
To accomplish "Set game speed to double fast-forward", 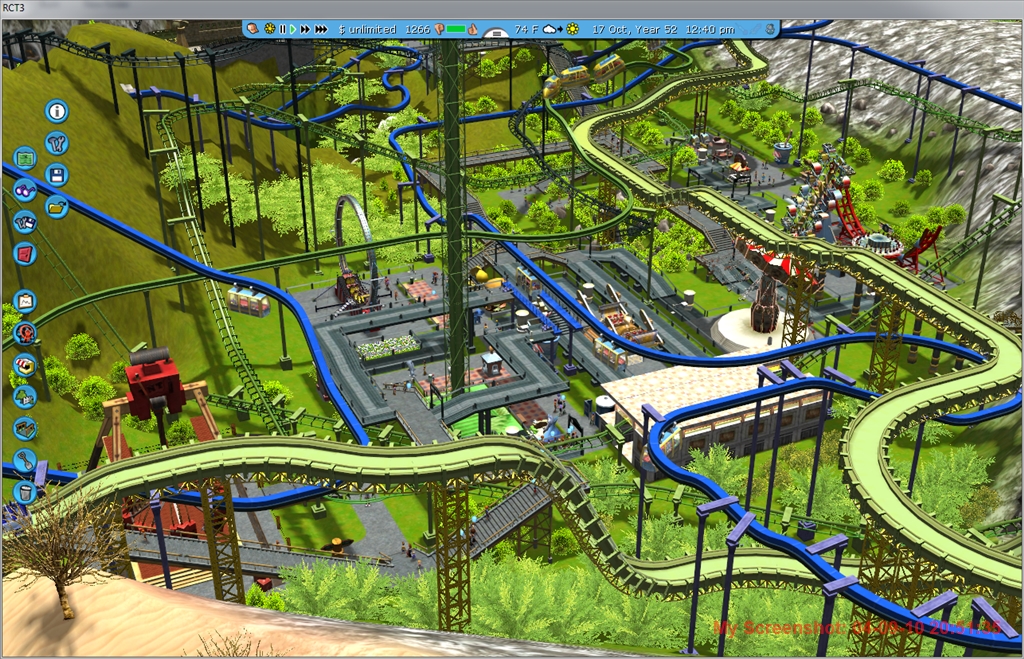I will (304, 29).
